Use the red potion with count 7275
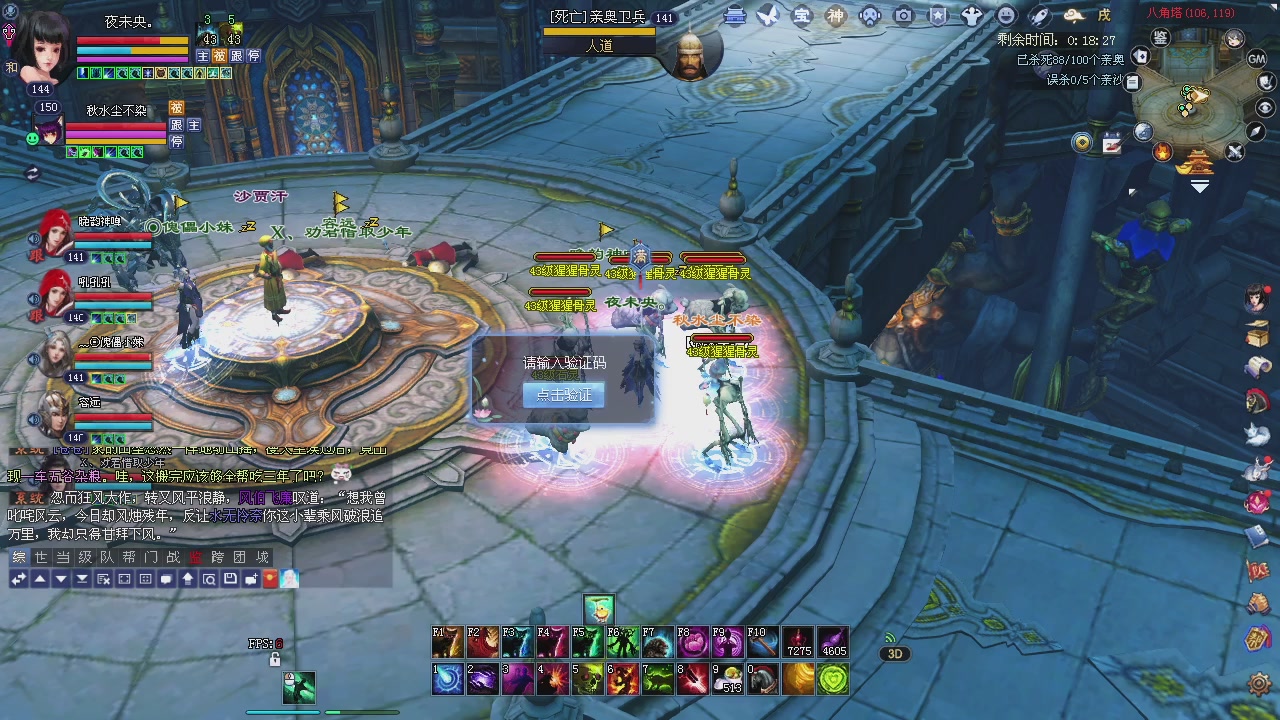The height and width of the screenshot is (720, 1280). point(798,642)
